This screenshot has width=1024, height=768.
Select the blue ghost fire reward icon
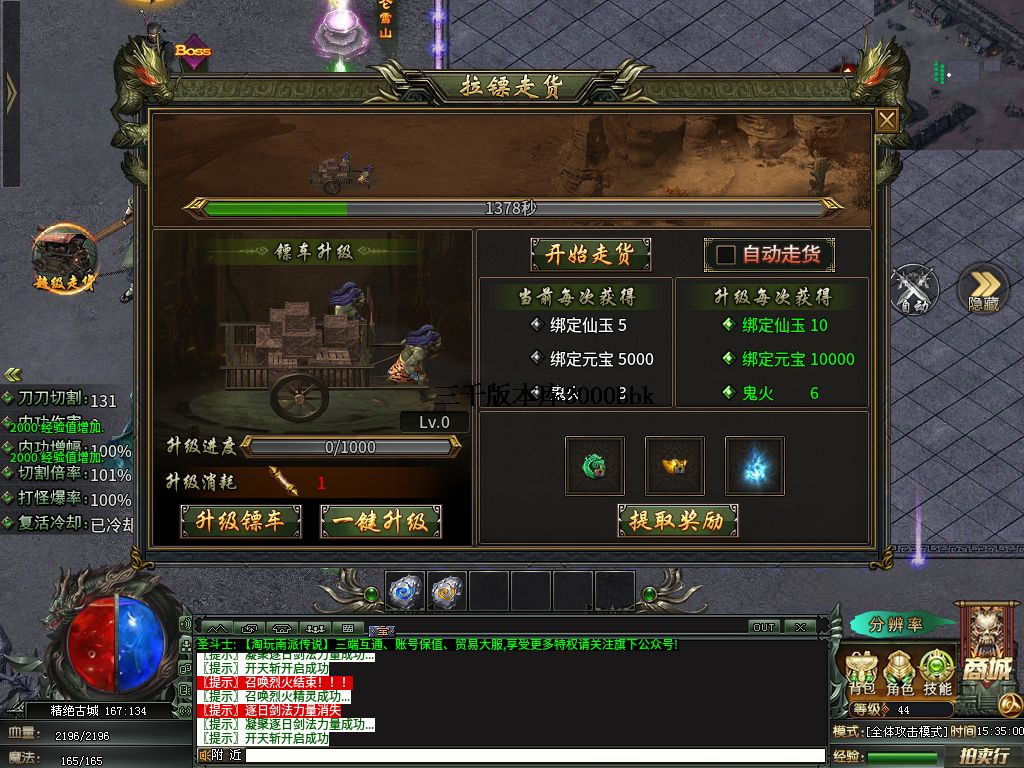pos(754,466)
